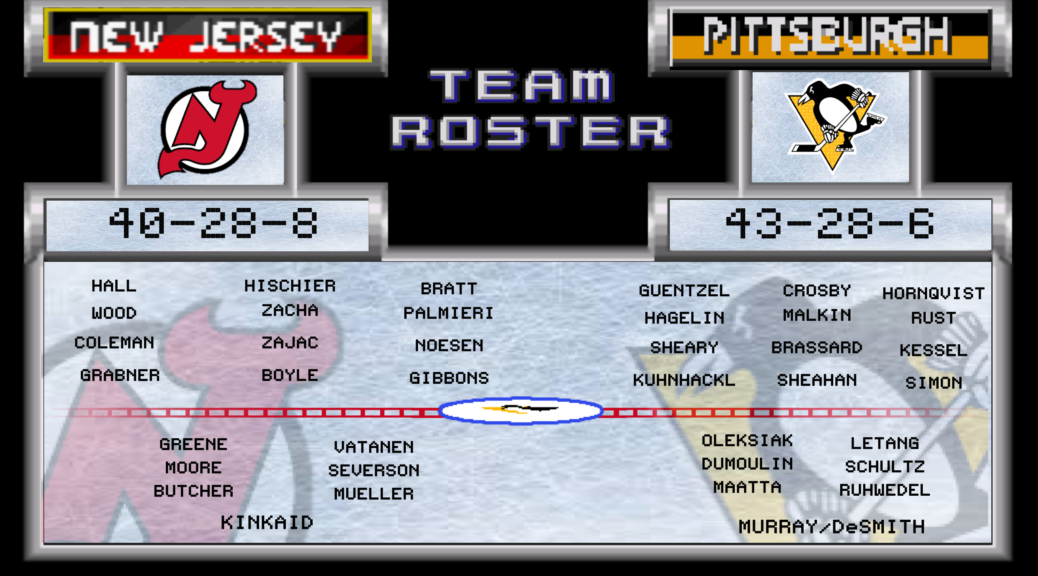
Task: Select goalie Kinkaid
Action: pos(267,522)
